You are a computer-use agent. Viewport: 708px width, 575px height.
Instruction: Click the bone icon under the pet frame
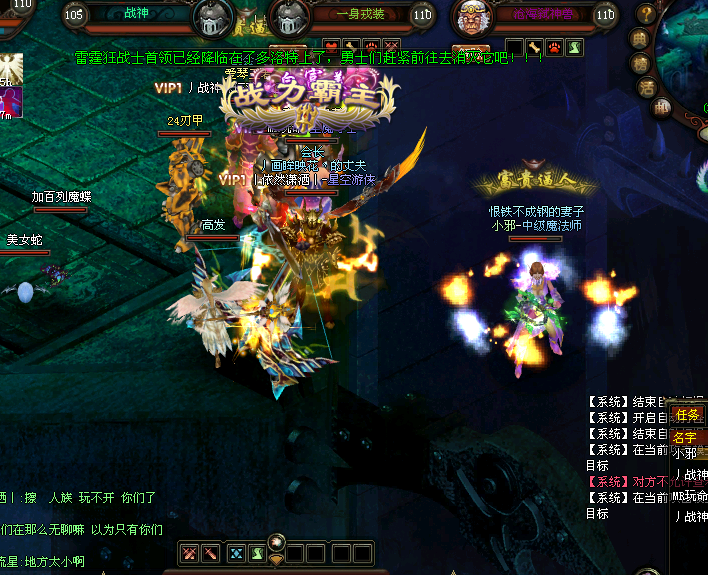click(x=536, y=47)
